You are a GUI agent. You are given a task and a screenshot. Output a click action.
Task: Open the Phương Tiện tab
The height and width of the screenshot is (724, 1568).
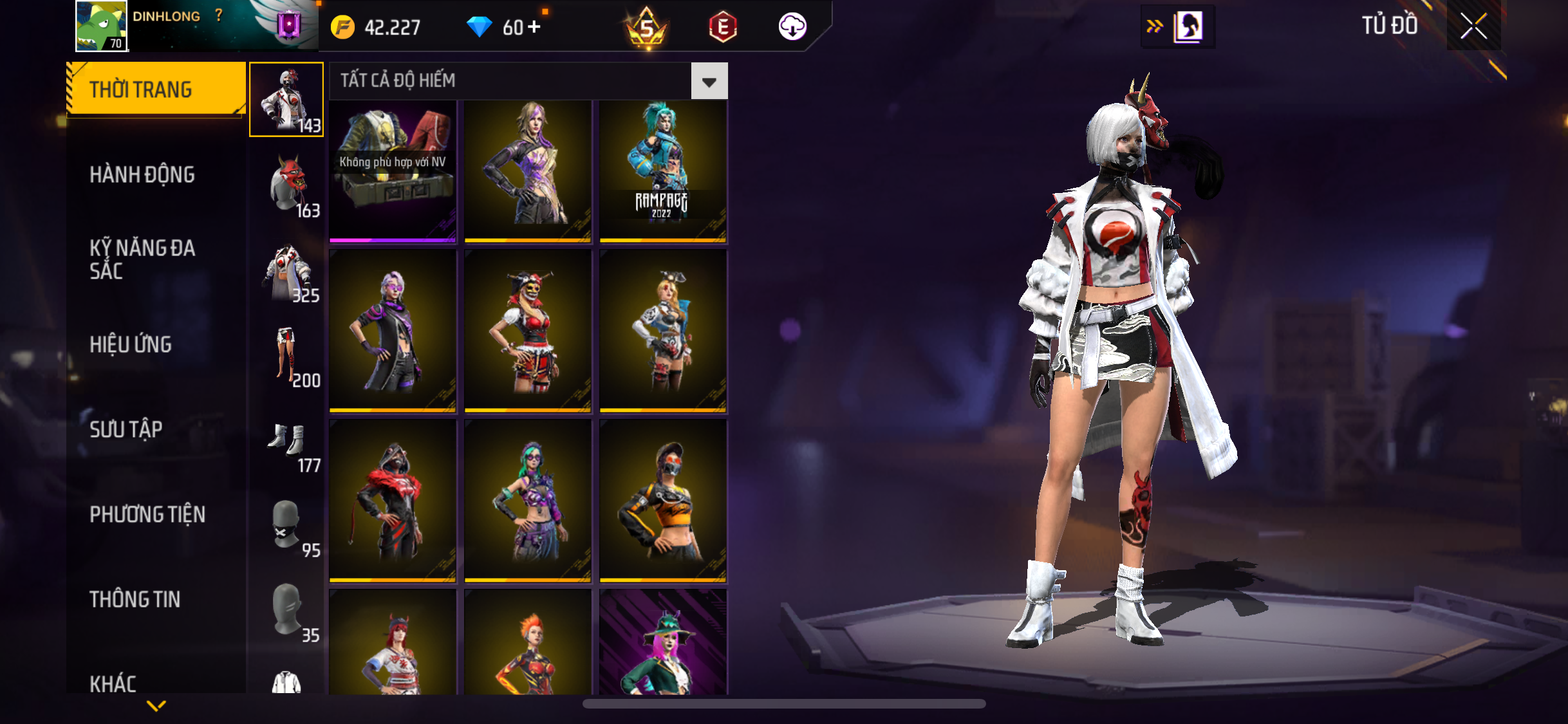click(147, 515)
